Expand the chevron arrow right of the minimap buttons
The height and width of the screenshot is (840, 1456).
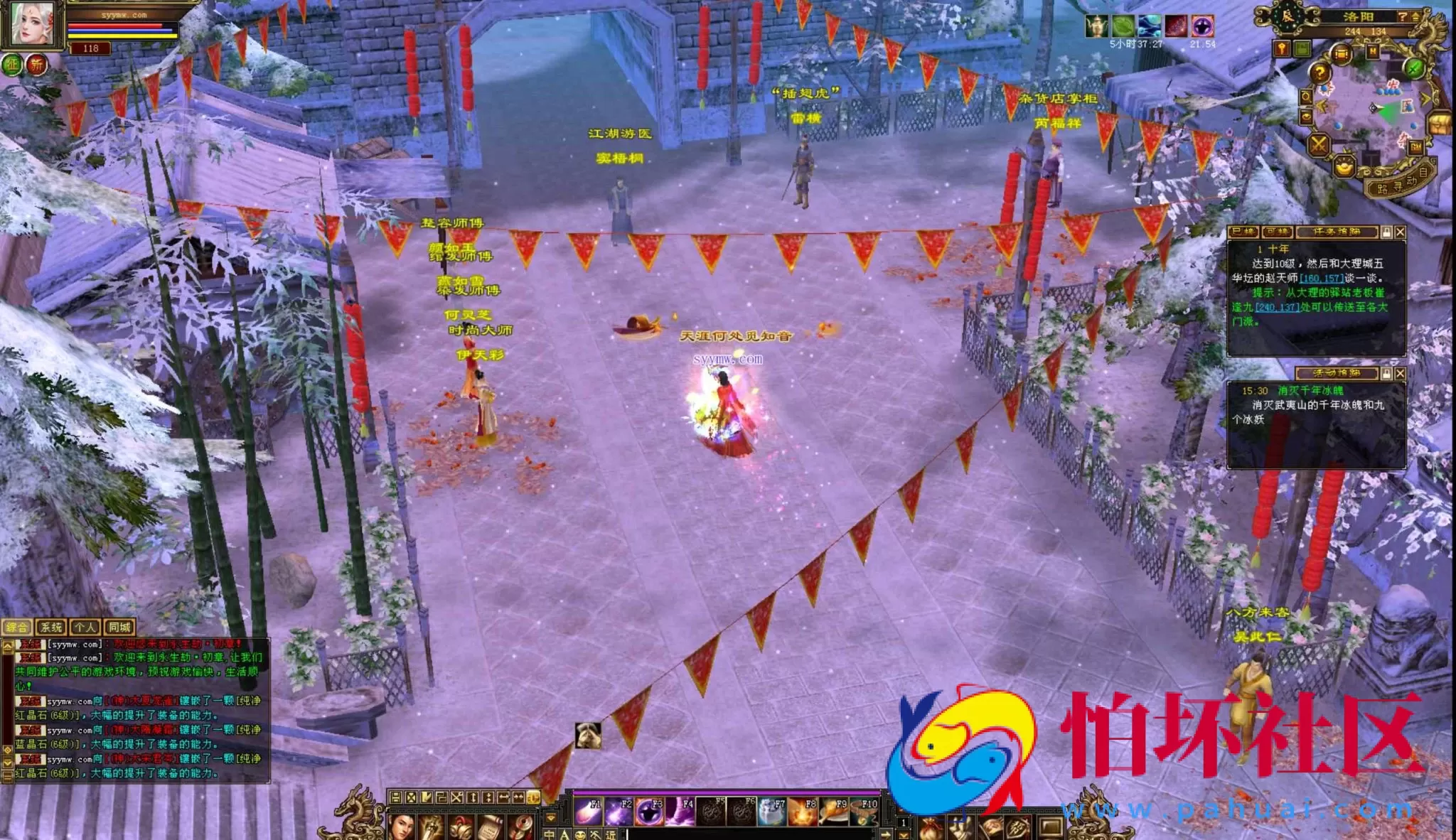[1425, 98]
